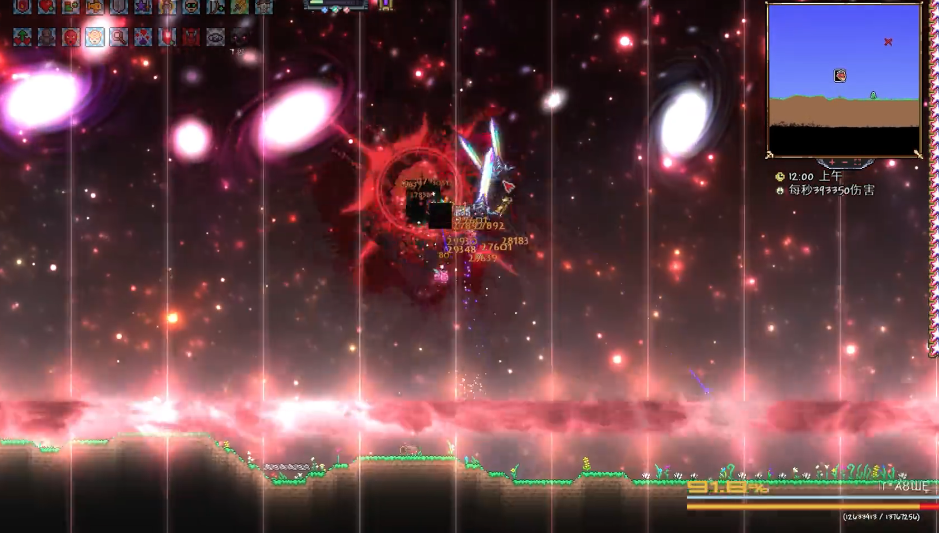Screen dimensions: 939x533
Task: Select the purple paw print buff icon
Action: 143,37
